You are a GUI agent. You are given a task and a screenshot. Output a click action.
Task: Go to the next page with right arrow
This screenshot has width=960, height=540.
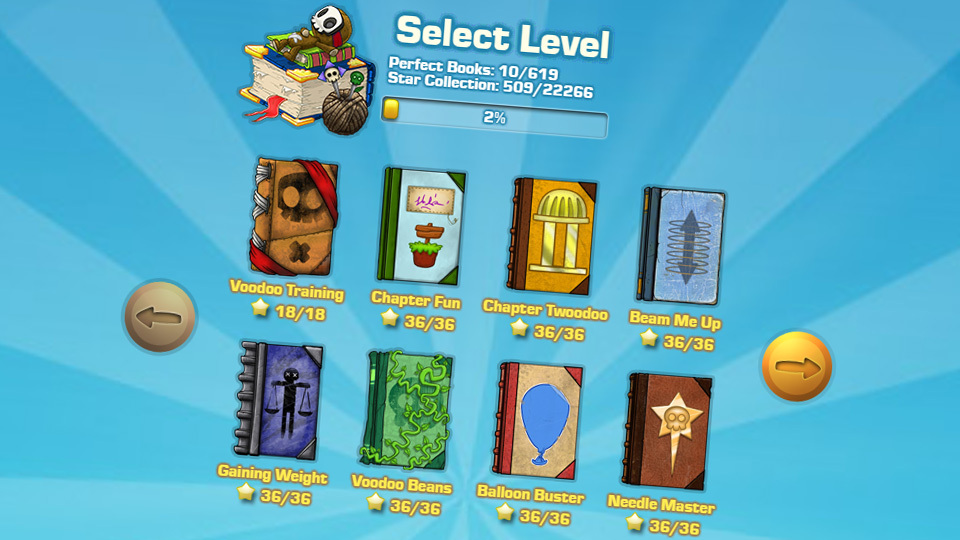797,367
